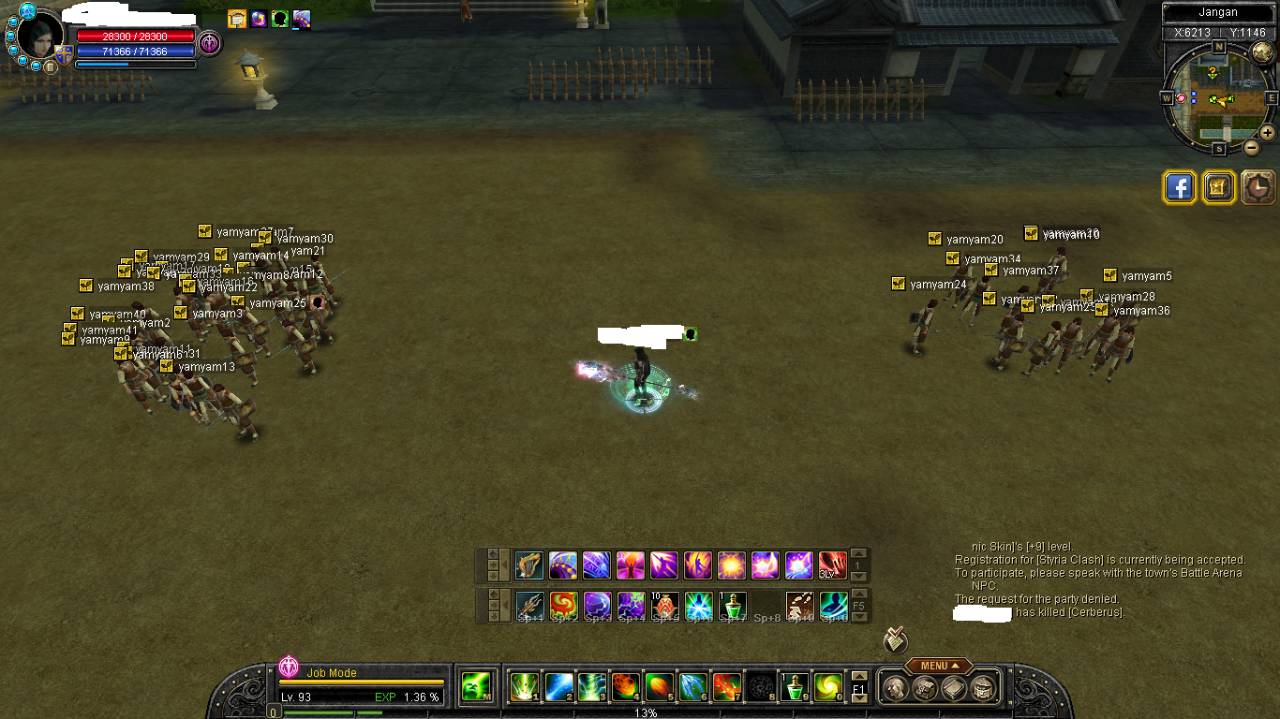Select the green head silhouette buff icon
Viewport: 1280px width, 719px height.
[280, 19]
